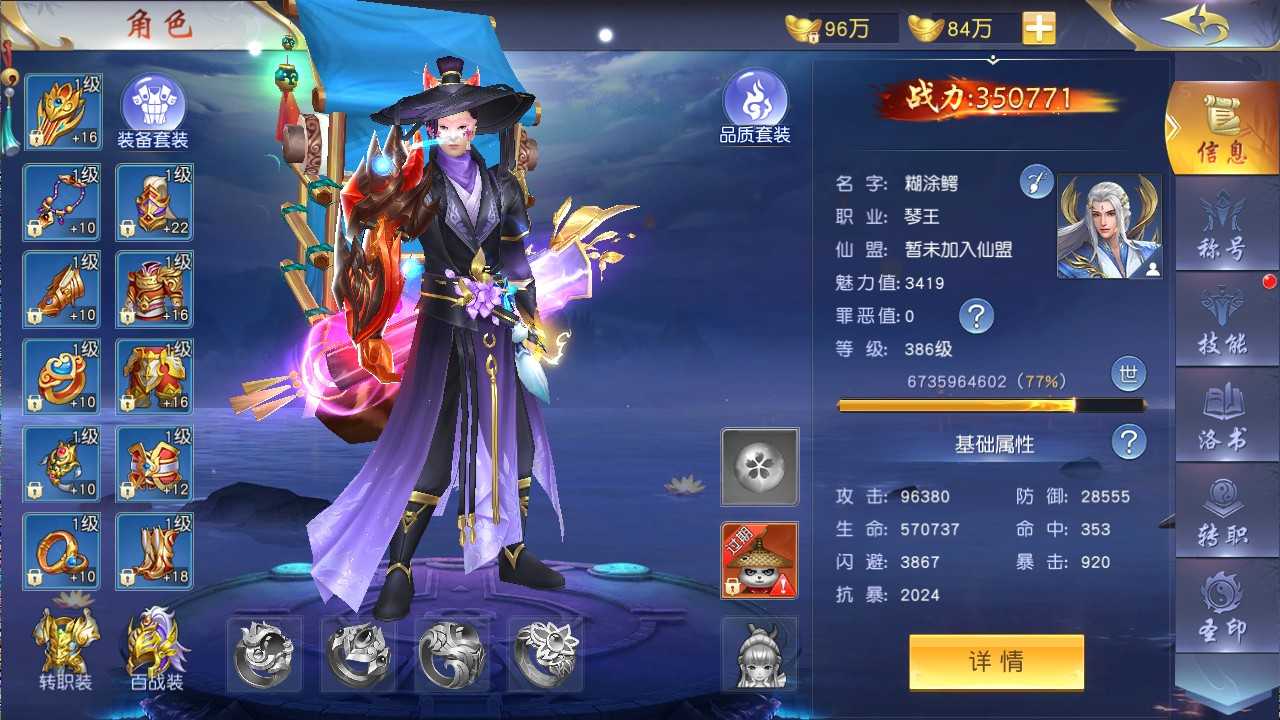
Task: Click the question mark next to 基础属性
Action: point(1128,443)
